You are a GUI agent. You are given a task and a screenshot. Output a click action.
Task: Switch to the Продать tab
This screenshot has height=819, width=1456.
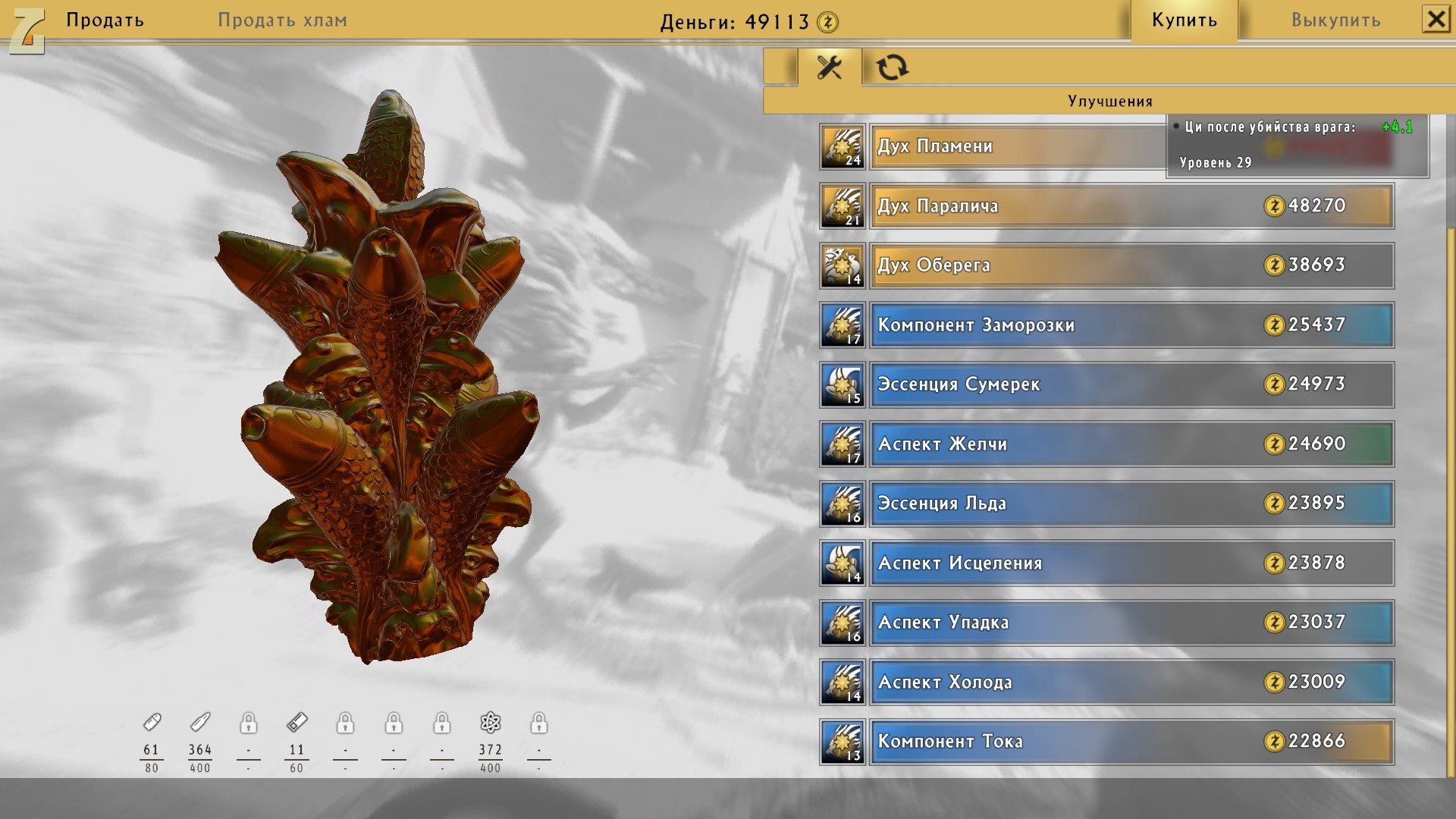[x=105, y=20]
